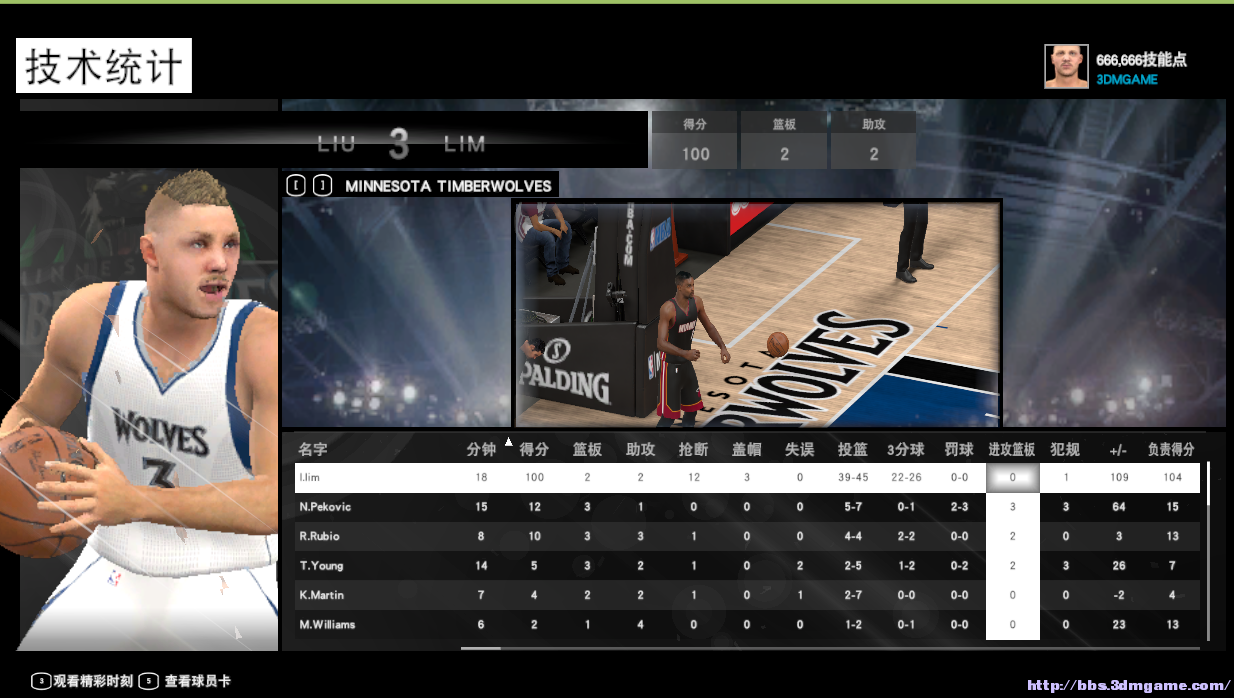Sort by the 抢断 column header

[693, 449]
